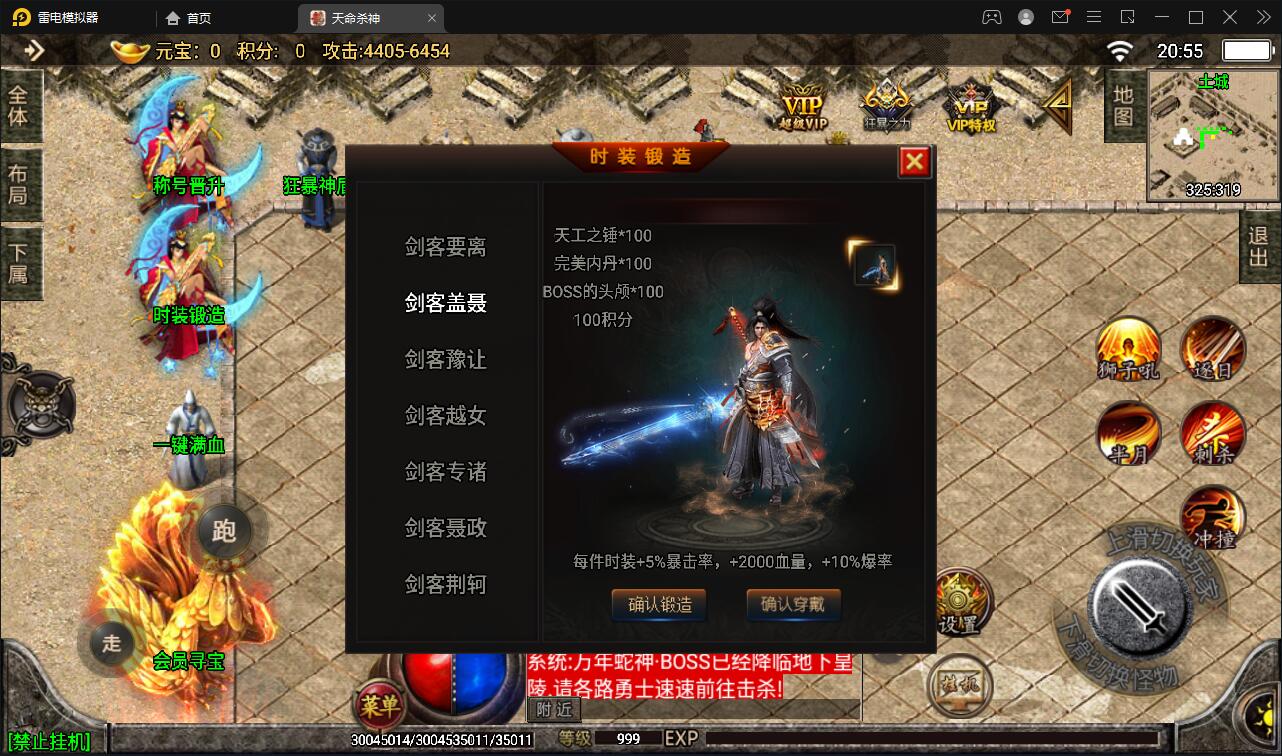Collapse the top currency bar with double arrows

(37, 51)
